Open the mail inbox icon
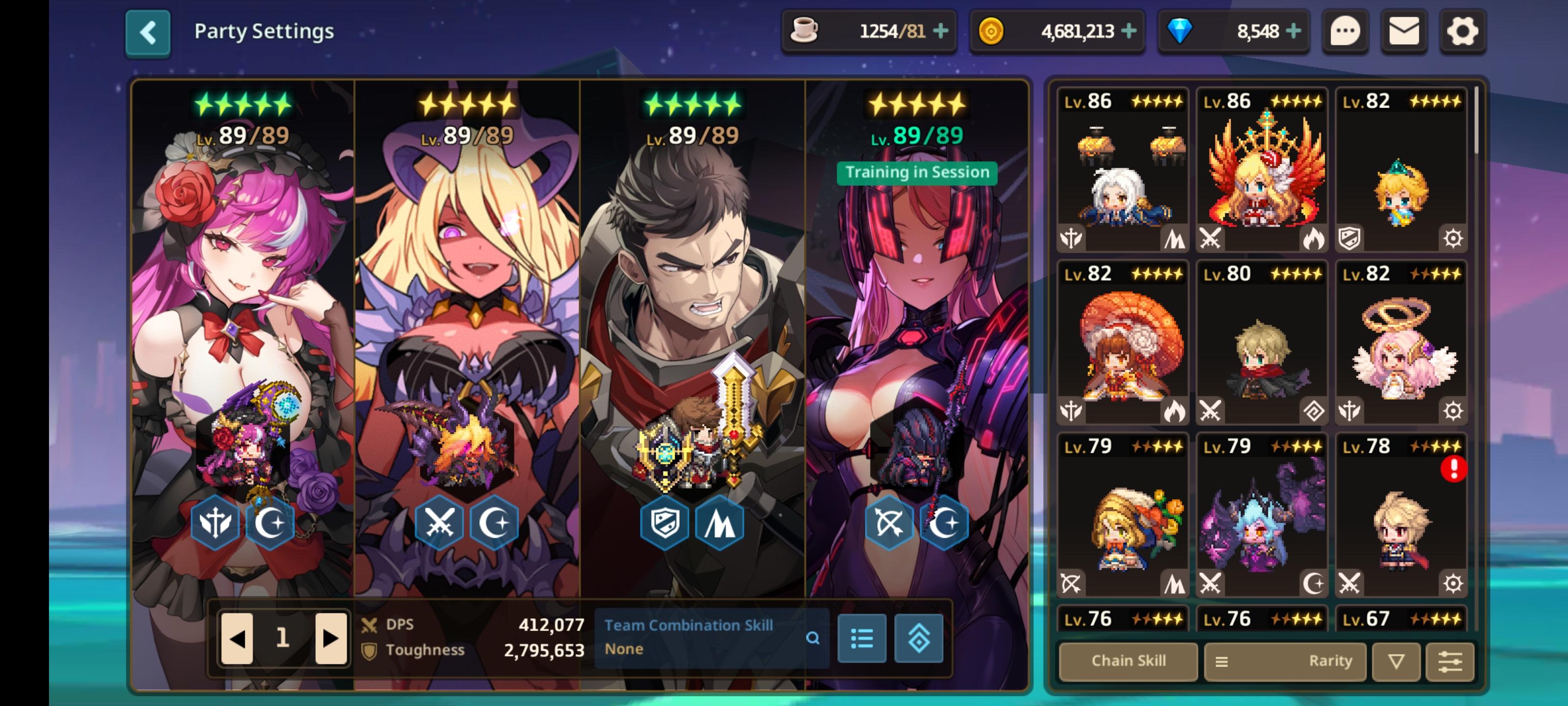The image size is (1568, 706). 1405,32
